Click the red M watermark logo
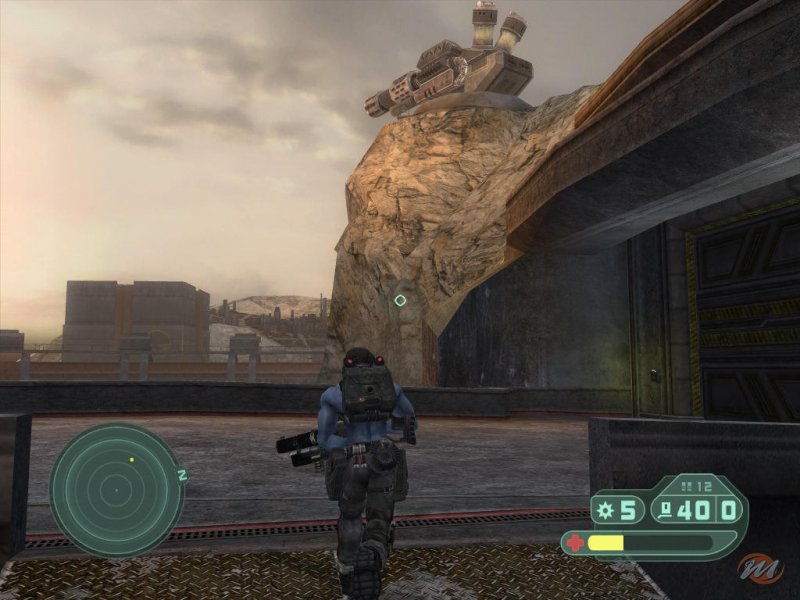This screenshot has height=600, width=800. (763, 569)
